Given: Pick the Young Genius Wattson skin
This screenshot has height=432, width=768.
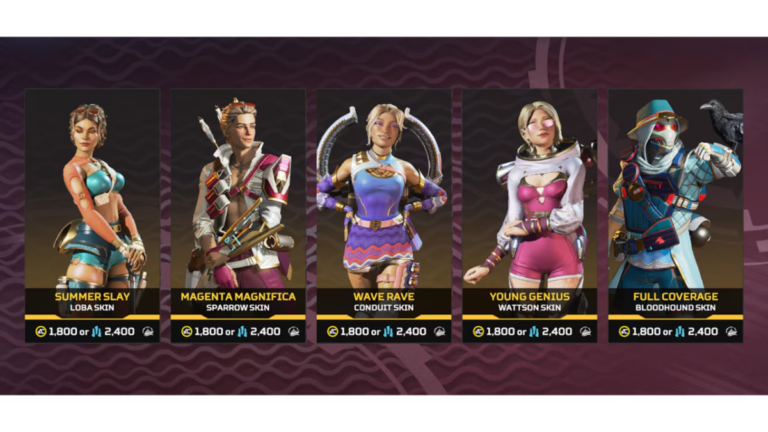Looking at the screenshot, I should [x=530, y=215].
